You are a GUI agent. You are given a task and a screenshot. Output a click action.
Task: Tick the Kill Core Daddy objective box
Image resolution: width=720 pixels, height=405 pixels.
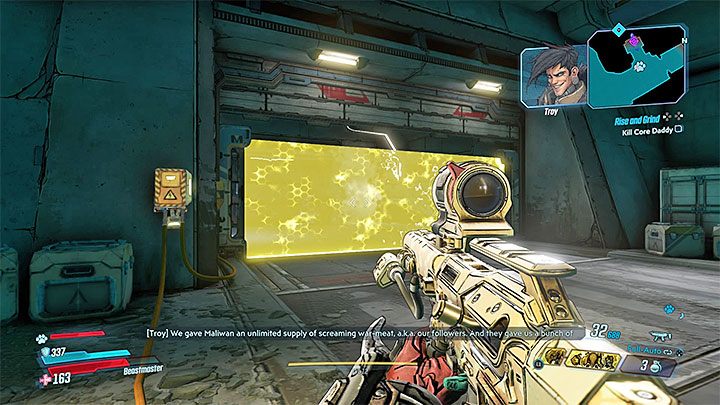[x=679, y=130]
